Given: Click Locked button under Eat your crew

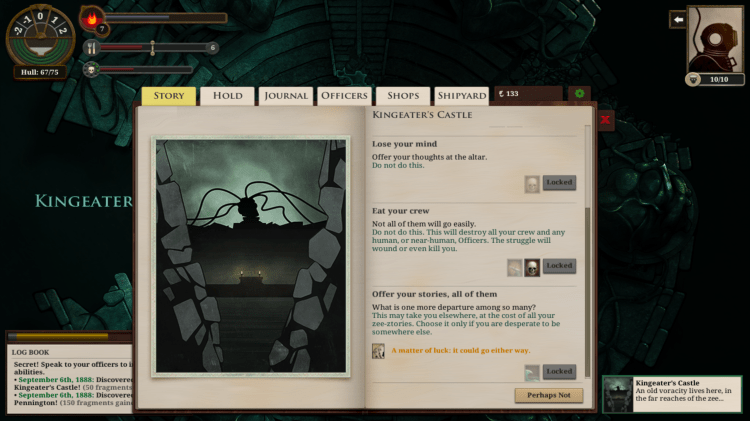Looking at the screenshot, I should point(559,266).
